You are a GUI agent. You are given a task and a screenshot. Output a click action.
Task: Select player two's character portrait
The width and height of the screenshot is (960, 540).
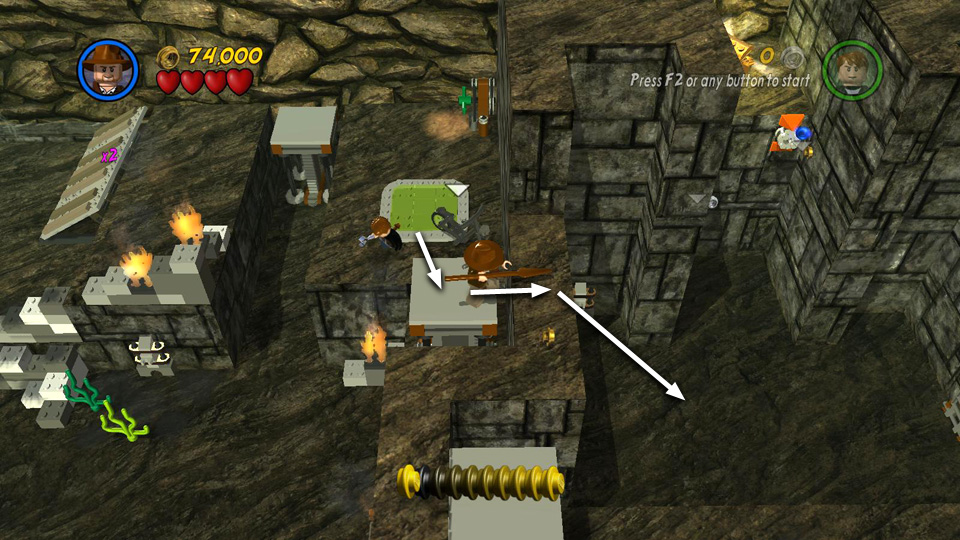(852, 70)
